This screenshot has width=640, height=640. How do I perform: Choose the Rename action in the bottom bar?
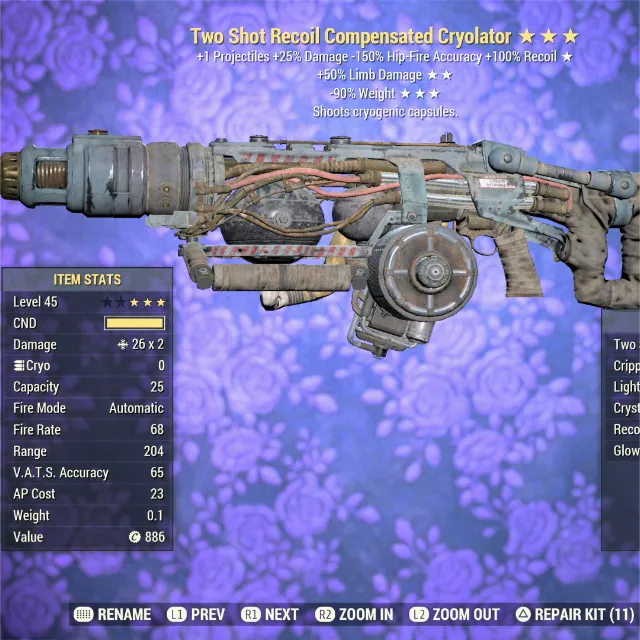[x=113, y=615]
